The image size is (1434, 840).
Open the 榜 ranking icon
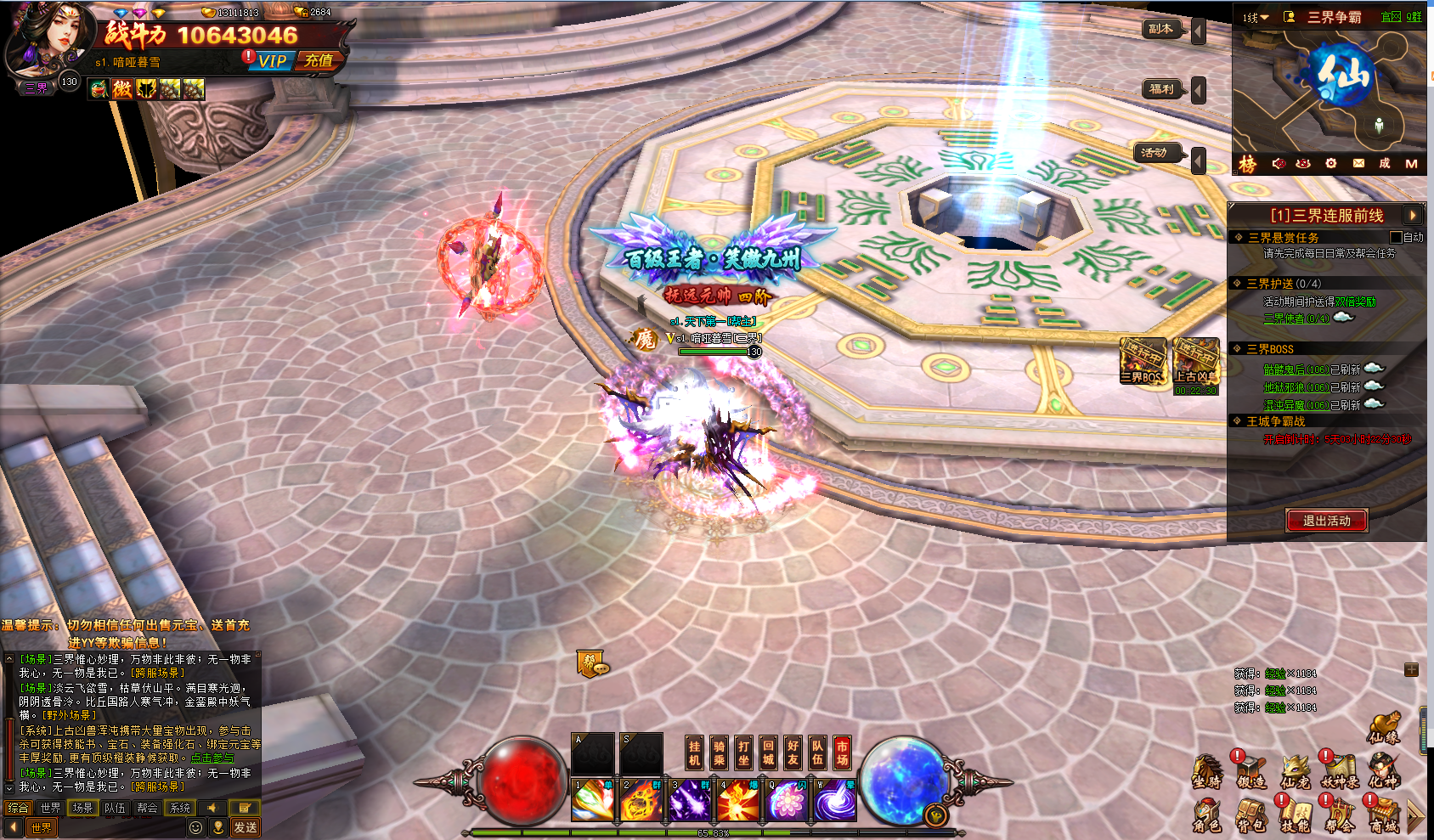pos(1247,164)
